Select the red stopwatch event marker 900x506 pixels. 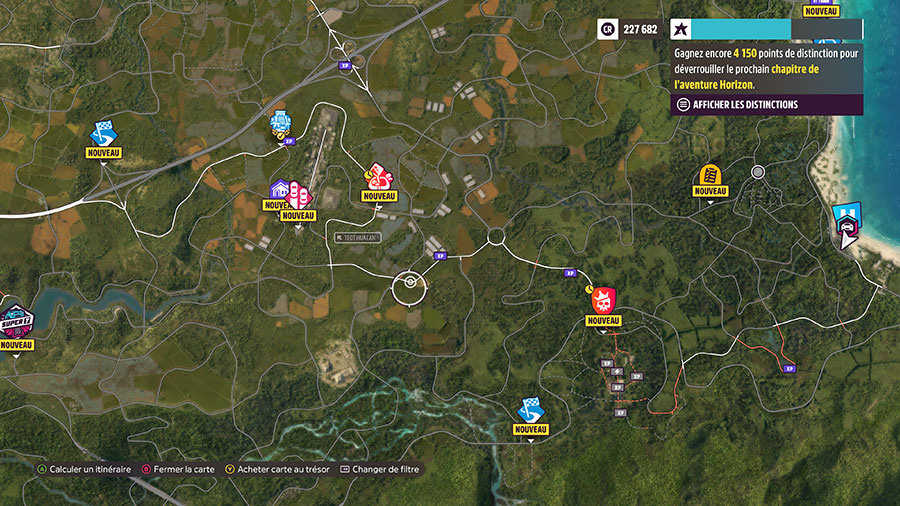point(378,176)
